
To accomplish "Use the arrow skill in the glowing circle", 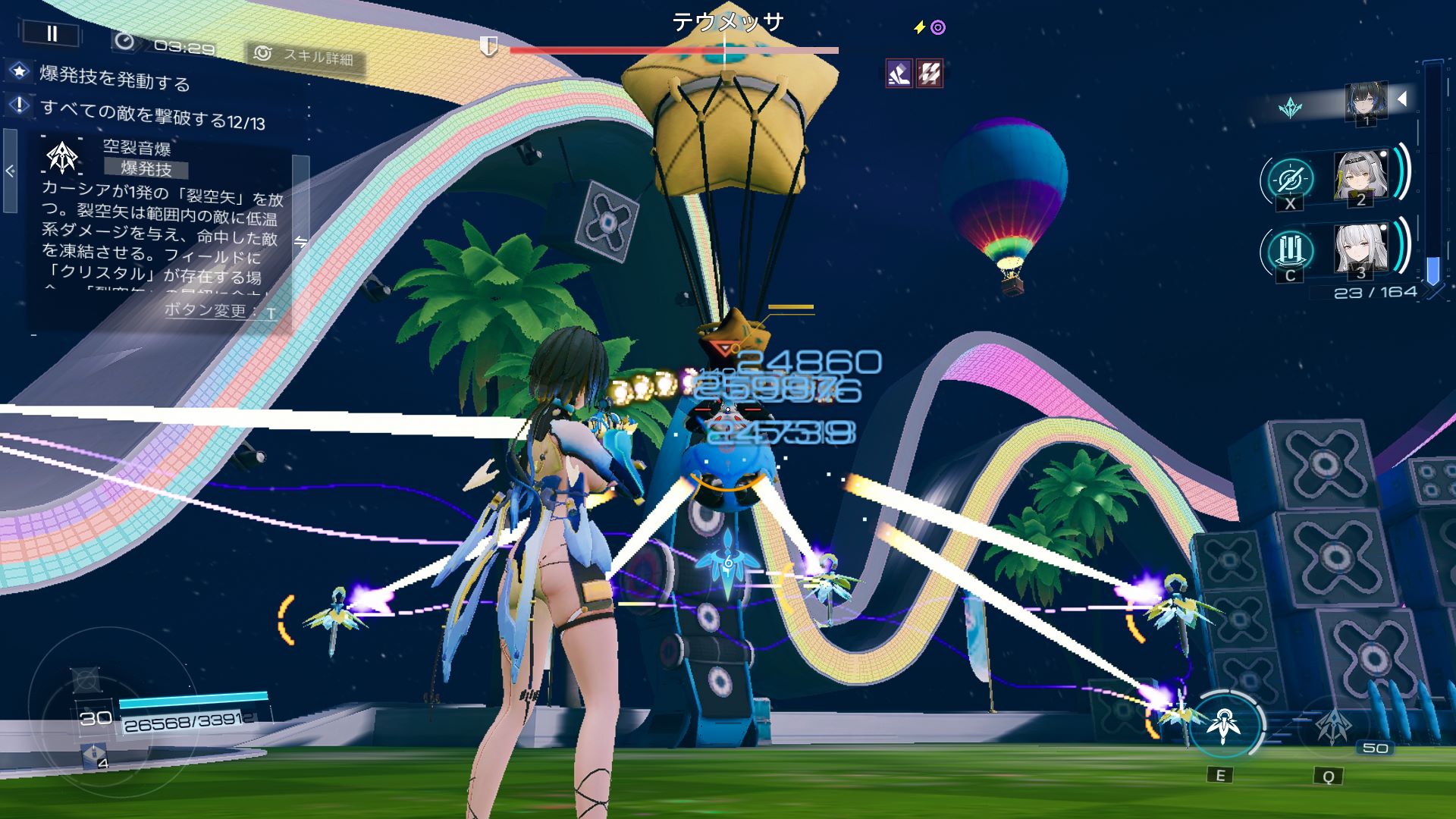I will [x=1223, y=724].
